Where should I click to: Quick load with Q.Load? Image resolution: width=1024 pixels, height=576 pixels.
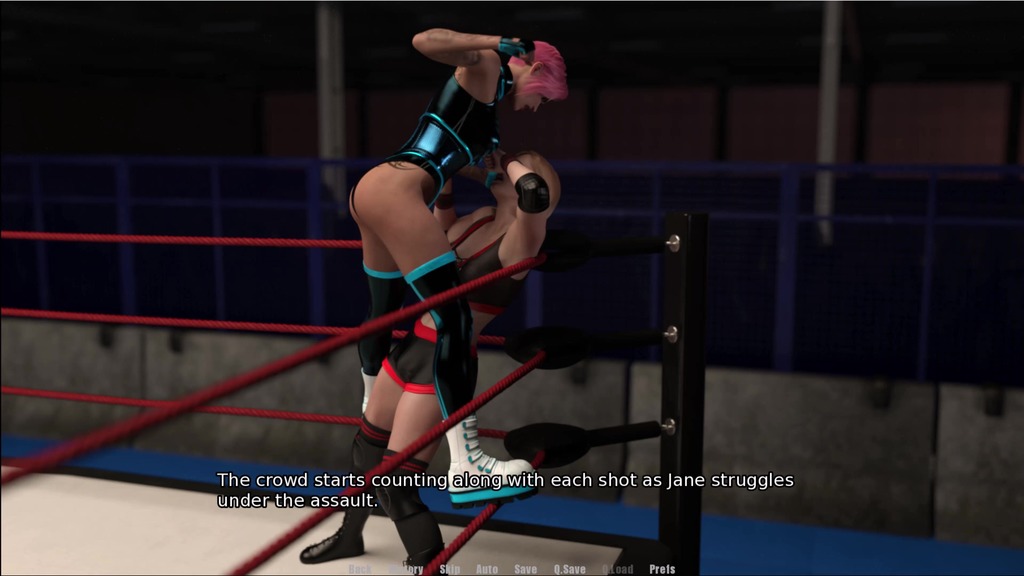[617, 569]
